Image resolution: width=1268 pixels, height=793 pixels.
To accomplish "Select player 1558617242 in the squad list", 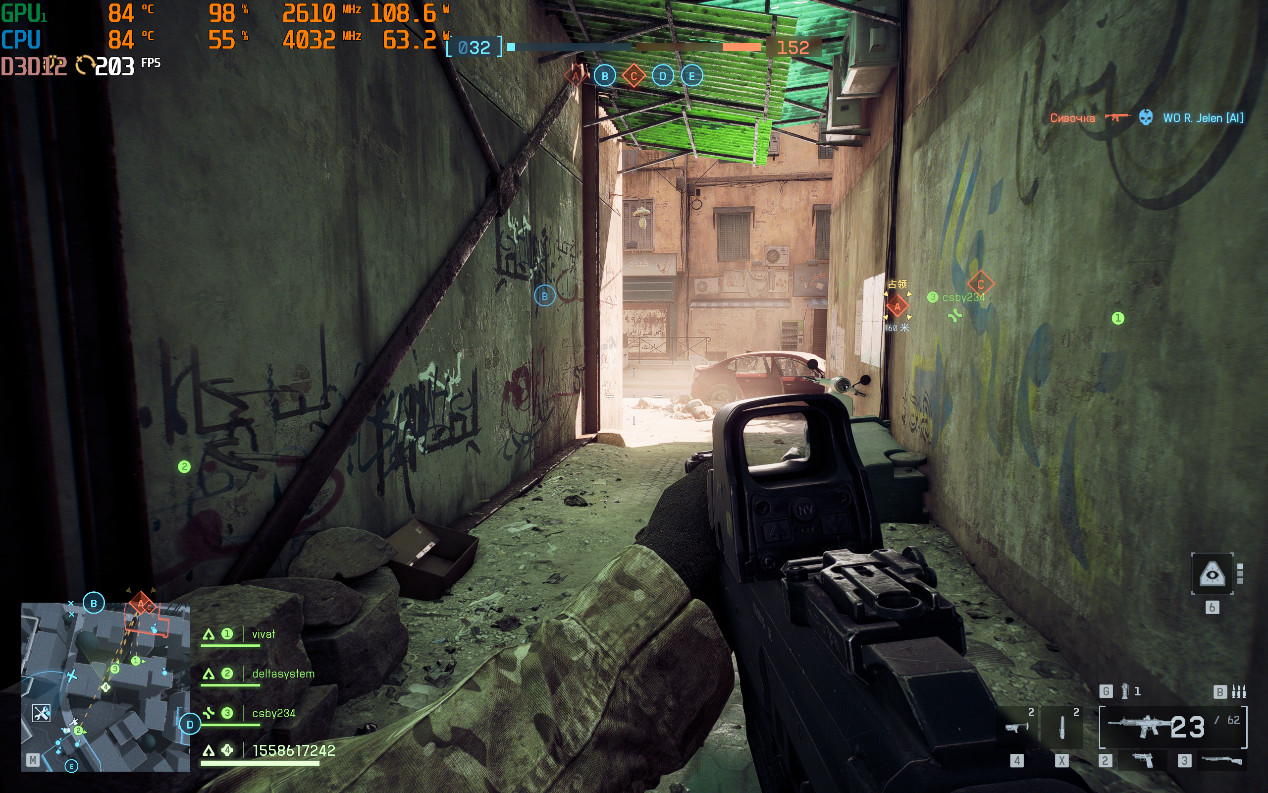I will 293,750.
